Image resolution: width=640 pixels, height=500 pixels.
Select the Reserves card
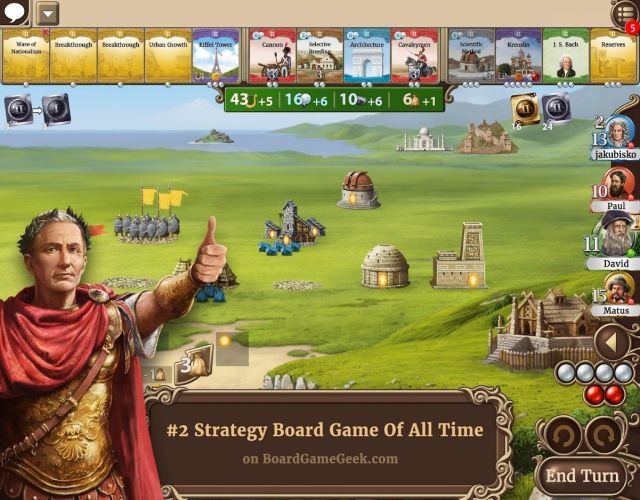612,56
